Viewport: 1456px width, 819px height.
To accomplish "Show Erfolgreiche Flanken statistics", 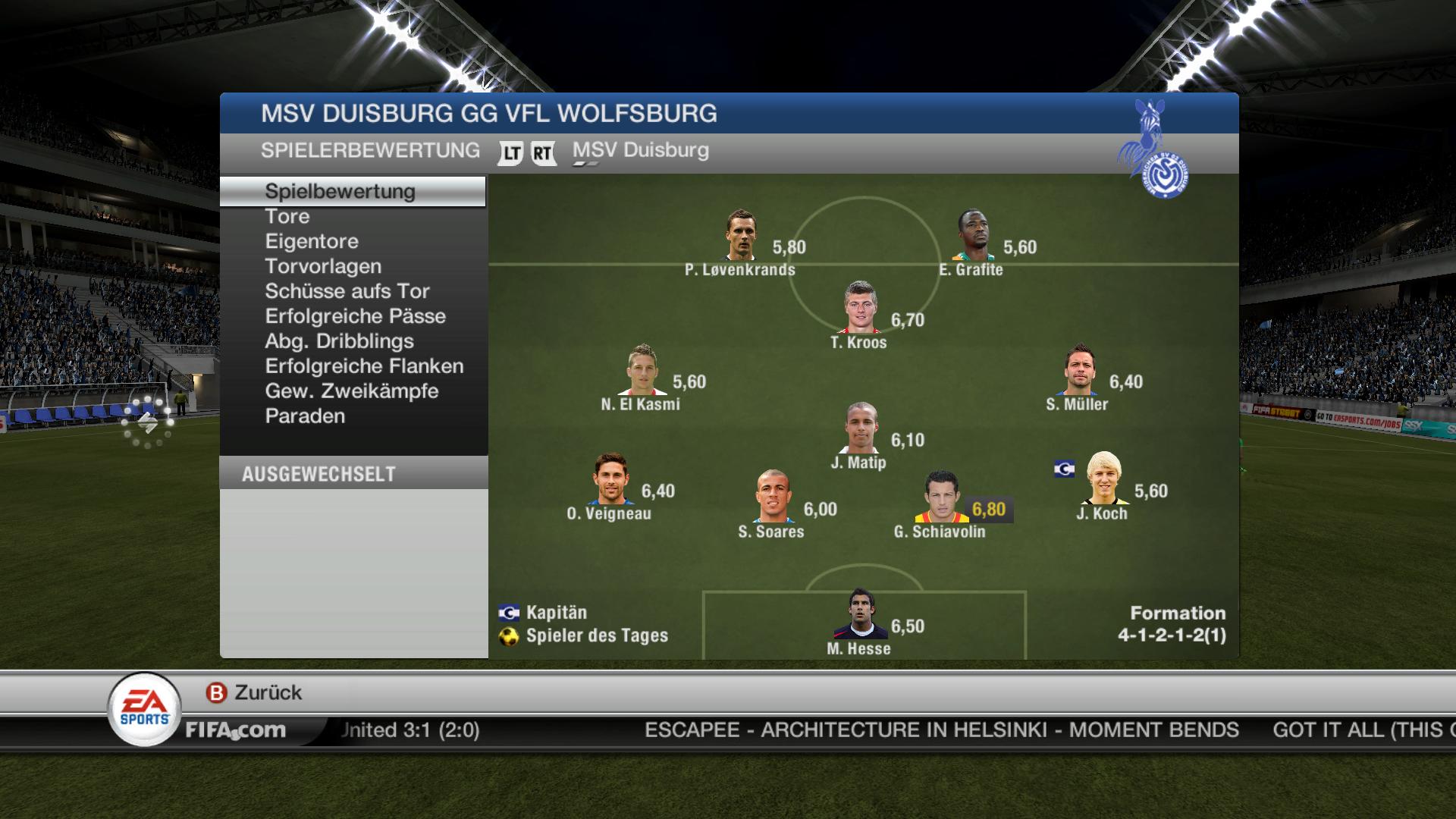I will (x=364, y=367).
